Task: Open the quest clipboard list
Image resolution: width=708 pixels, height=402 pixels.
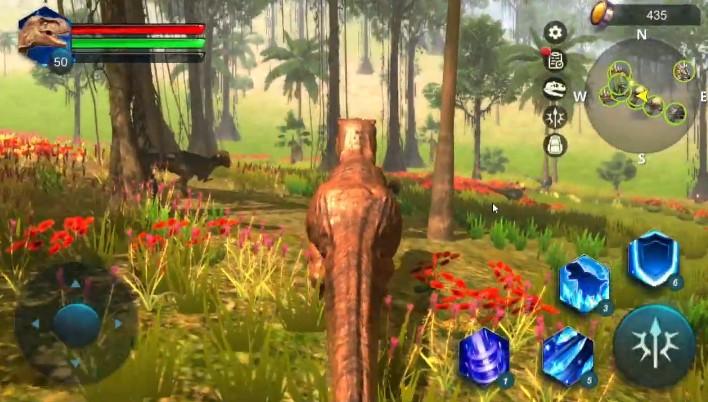Action: click(555, 61)
